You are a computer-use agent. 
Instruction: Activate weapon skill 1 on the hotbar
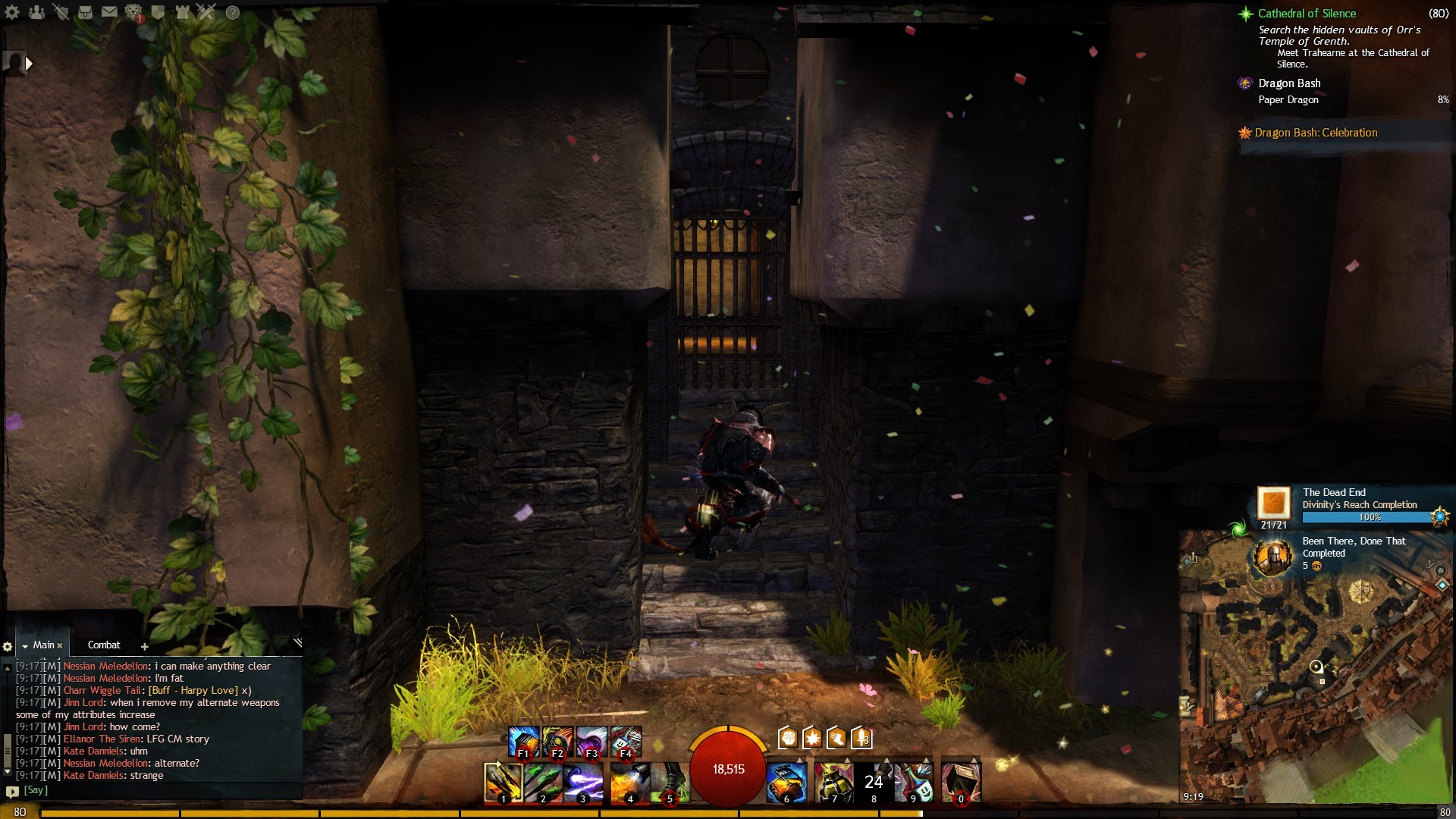click(503, 783)
